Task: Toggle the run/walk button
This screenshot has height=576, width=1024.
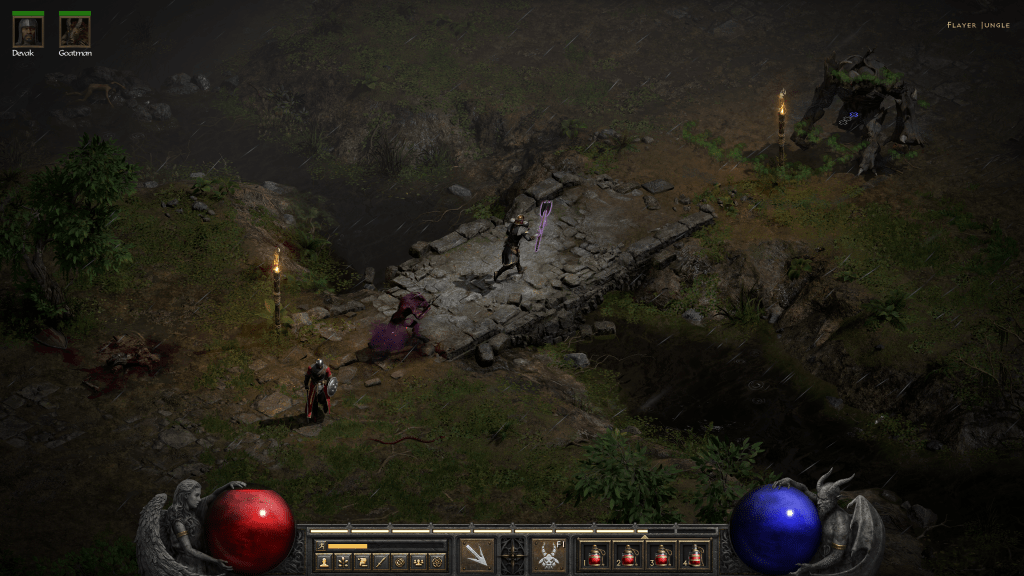Action: pos(320,545)
